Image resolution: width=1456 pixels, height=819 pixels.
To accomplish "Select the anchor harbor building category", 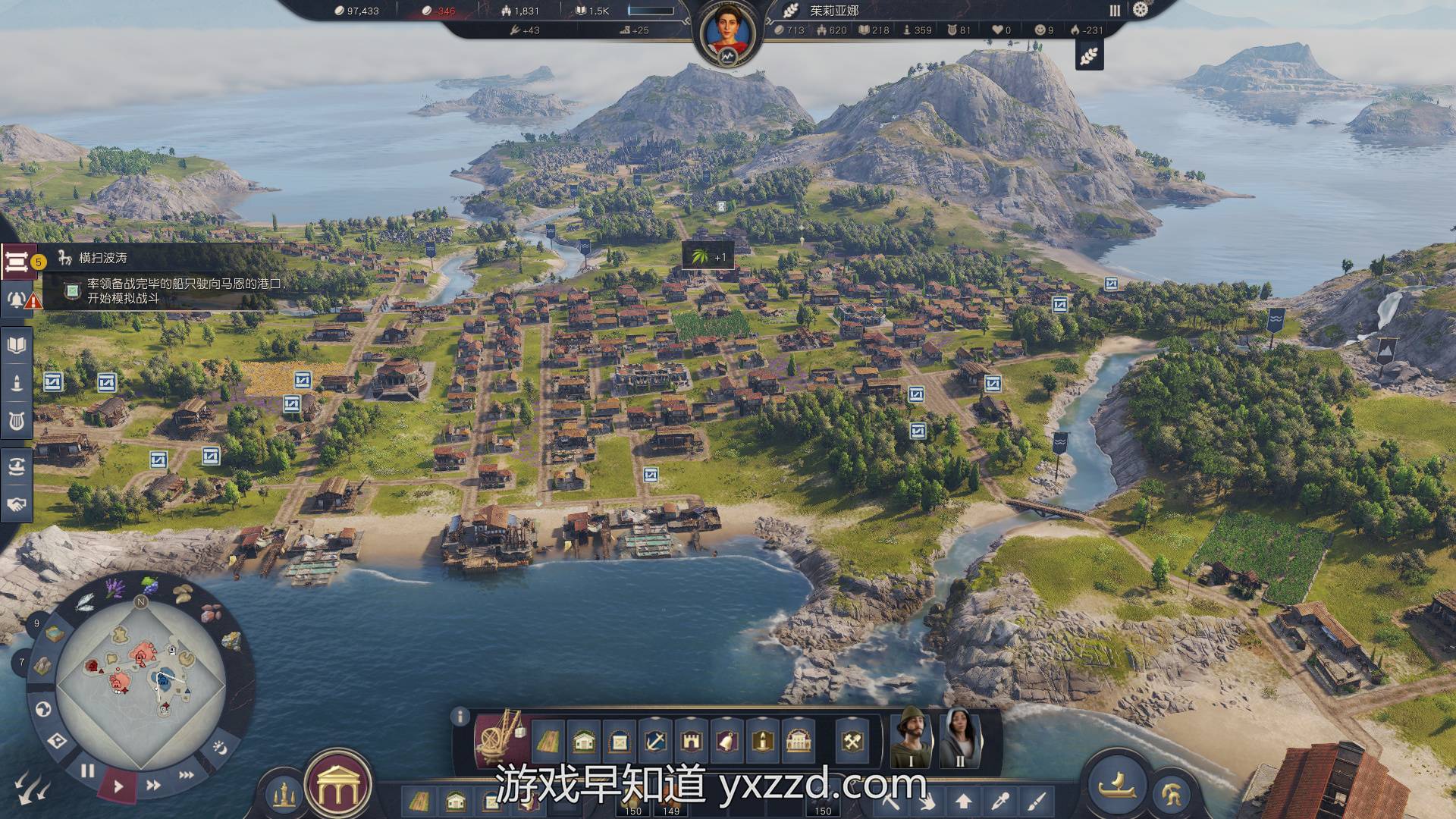I will coord(655,740).
